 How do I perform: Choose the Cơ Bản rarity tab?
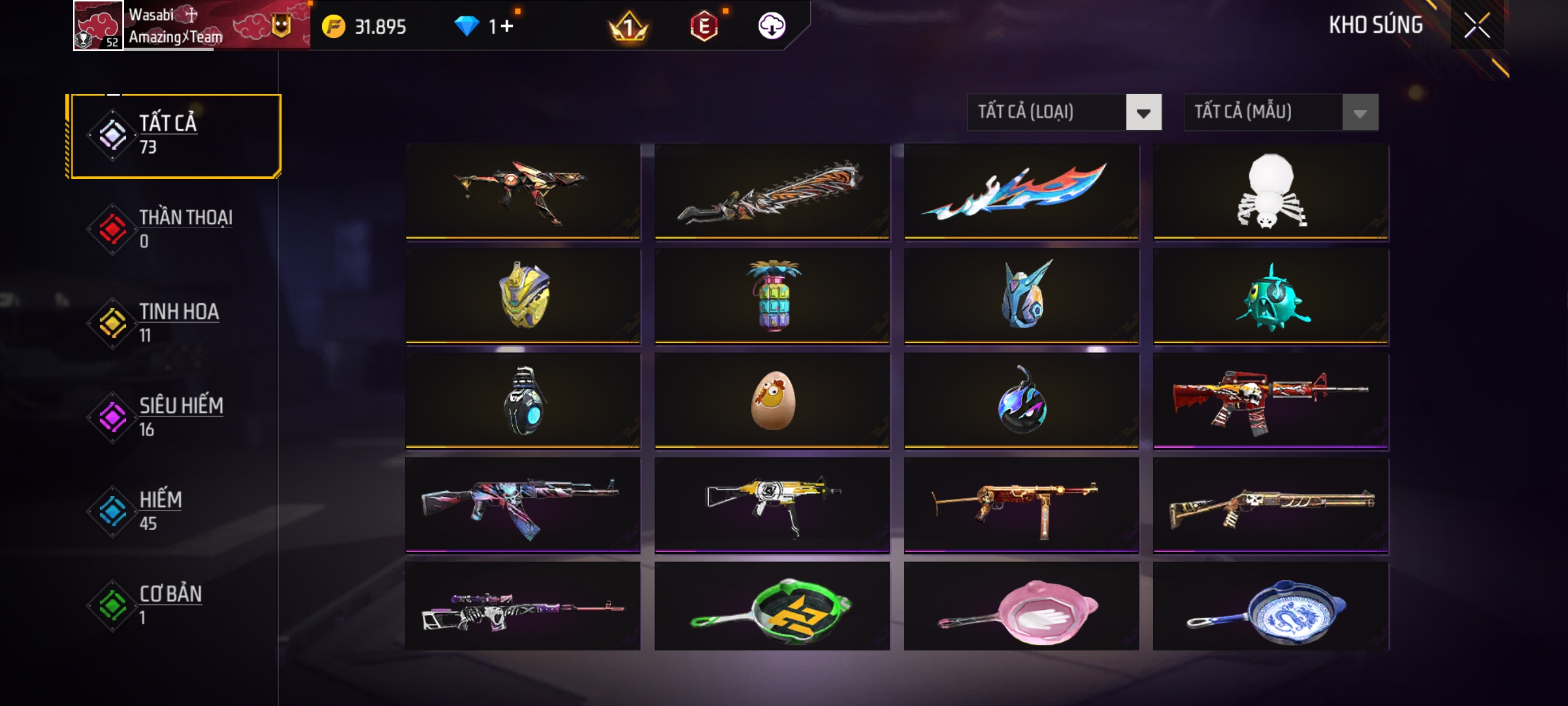[175, 605]
